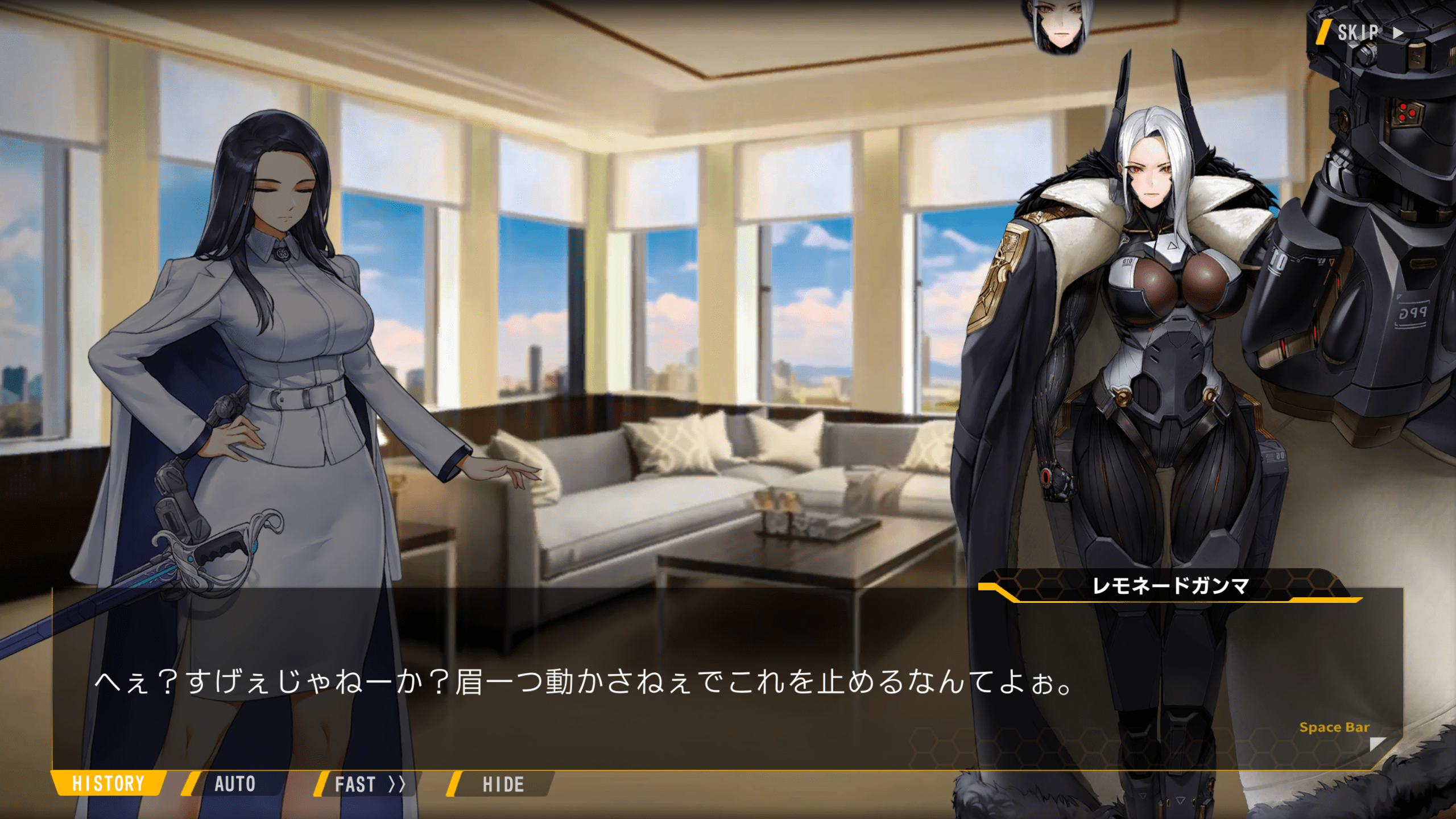Advance dialogue via the white arrow indicator

(x=1378, y=743)
